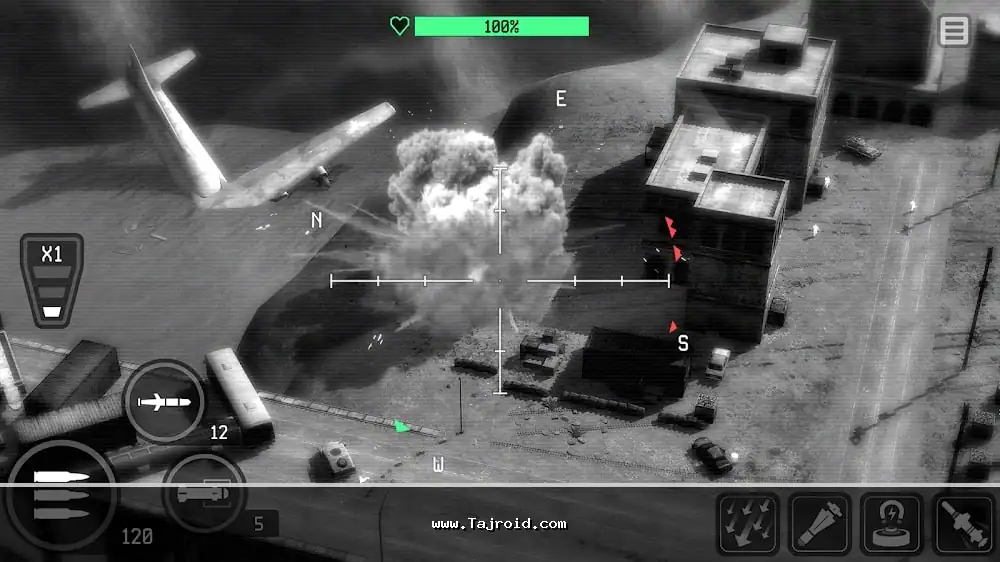The width and height of the screenshot is (1000, 562).
Task: Select the machine gun bullets weapon
Action: [x=62, y=492]
